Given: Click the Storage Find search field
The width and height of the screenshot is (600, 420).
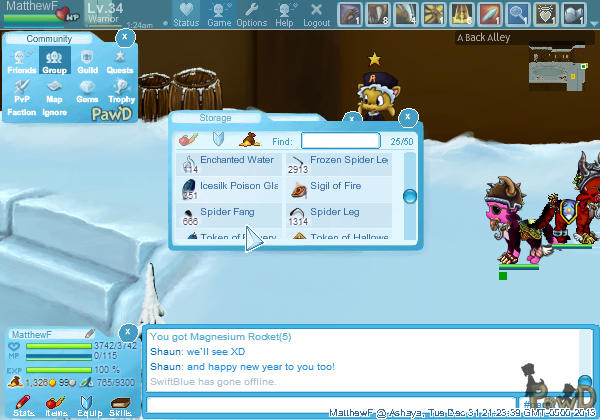Looking at the screenshot, I should tap(340, 141).
